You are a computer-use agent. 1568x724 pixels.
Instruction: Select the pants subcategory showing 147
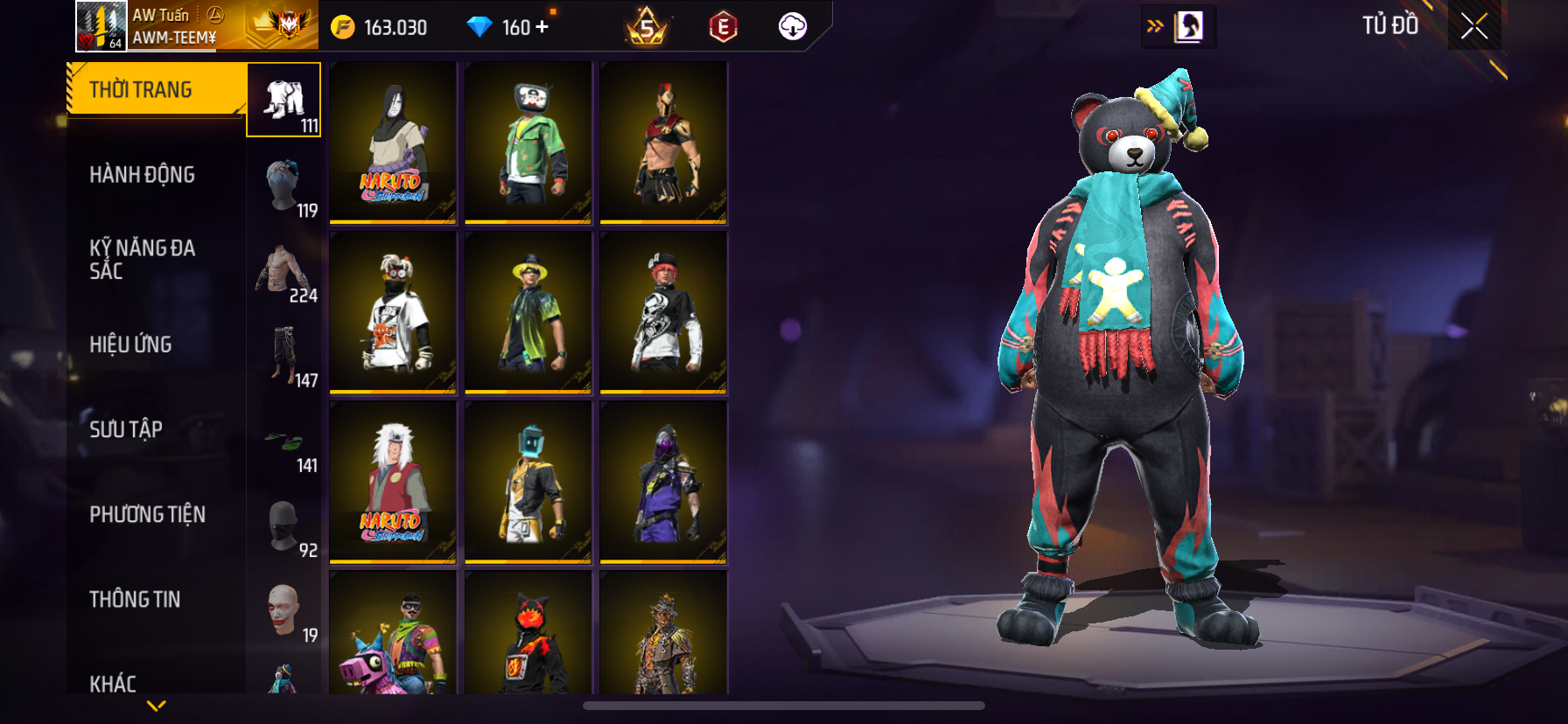(284, 355)
